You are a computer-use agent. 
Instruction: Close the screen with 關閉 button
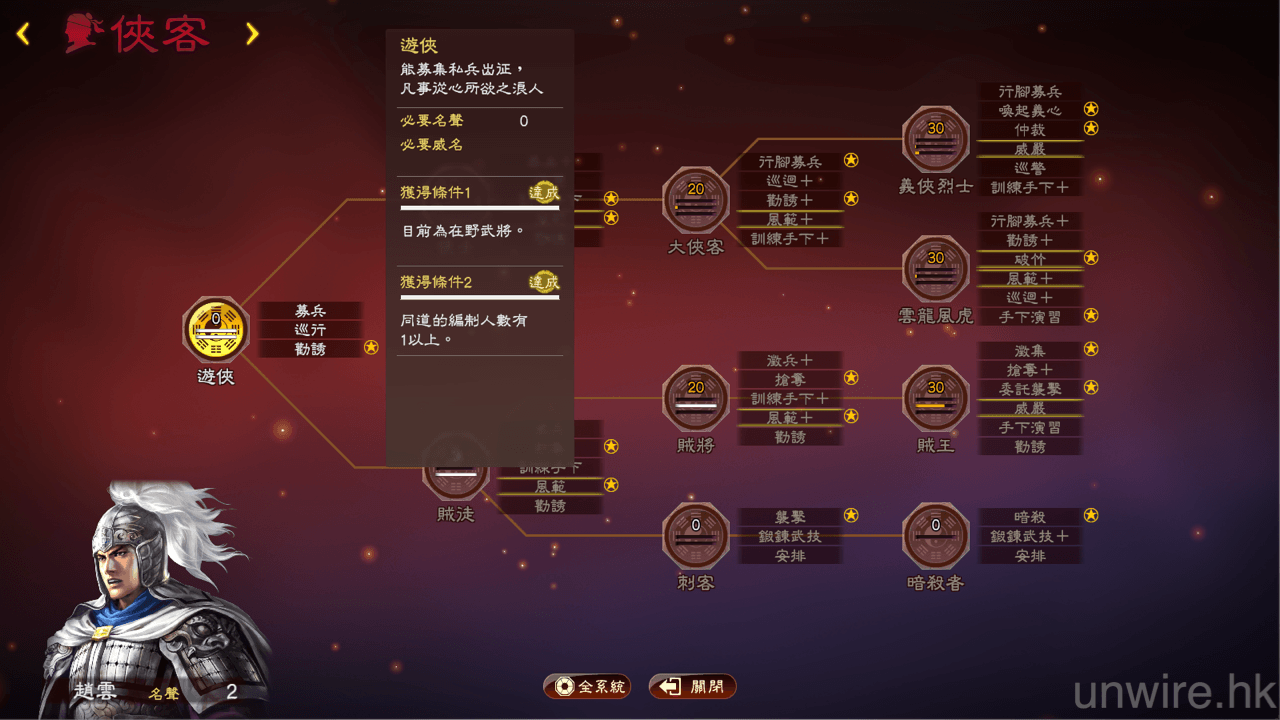click(x=693, y=687)
